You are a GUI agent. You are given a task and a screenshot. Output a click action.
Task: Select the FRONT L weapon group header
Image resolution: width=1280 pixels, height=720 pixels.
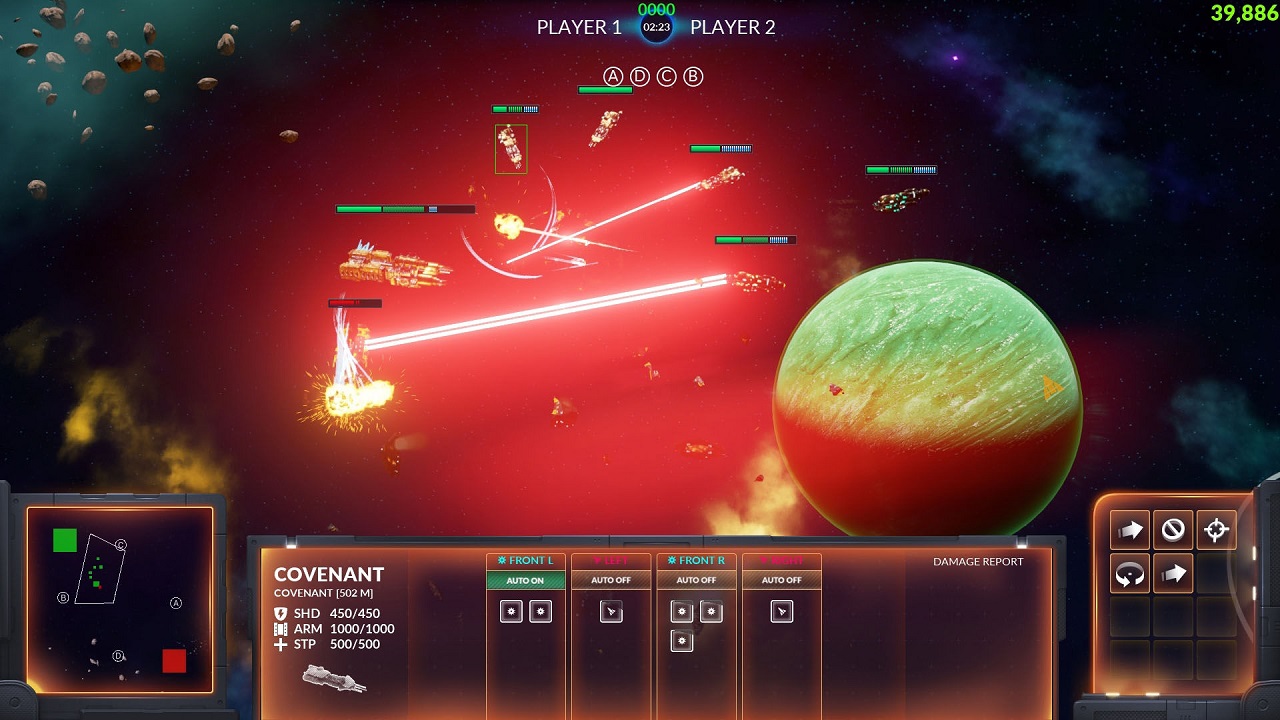click(525, 561)
